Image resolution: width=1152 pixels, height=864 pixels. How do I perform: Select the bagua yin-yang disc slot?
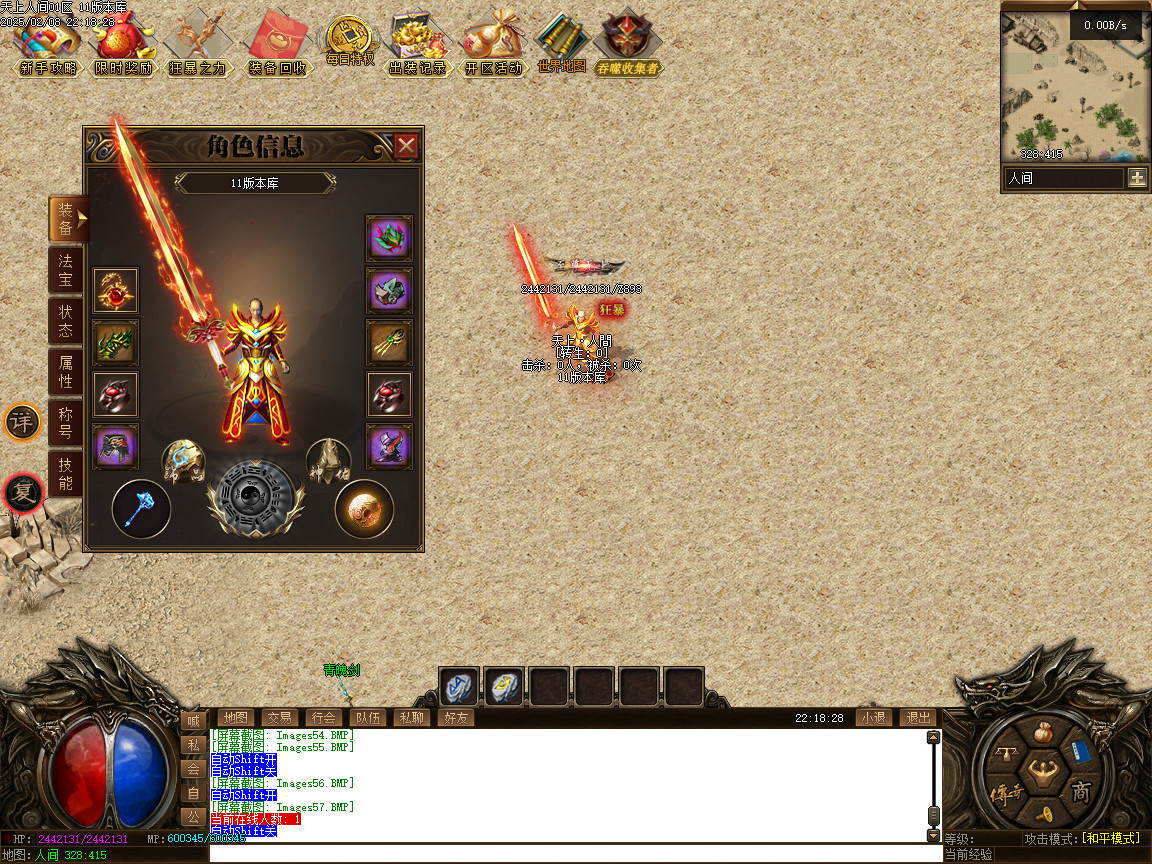254,498
